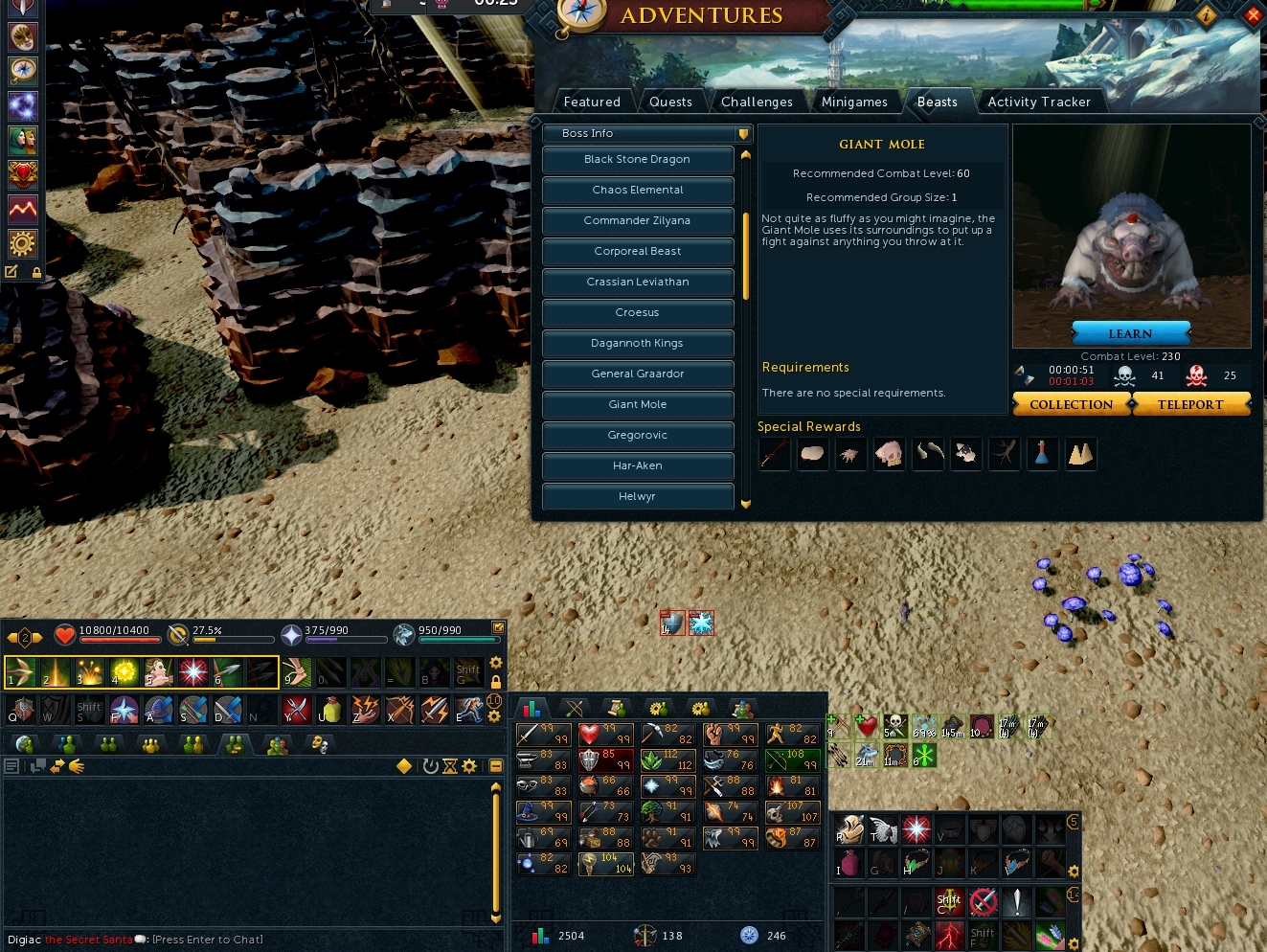Image resolution: width=1267 pixels, height=952 pixels.
Task: Click the edit-layout pencil icon below the sidebar
Action: click(11, 272)
